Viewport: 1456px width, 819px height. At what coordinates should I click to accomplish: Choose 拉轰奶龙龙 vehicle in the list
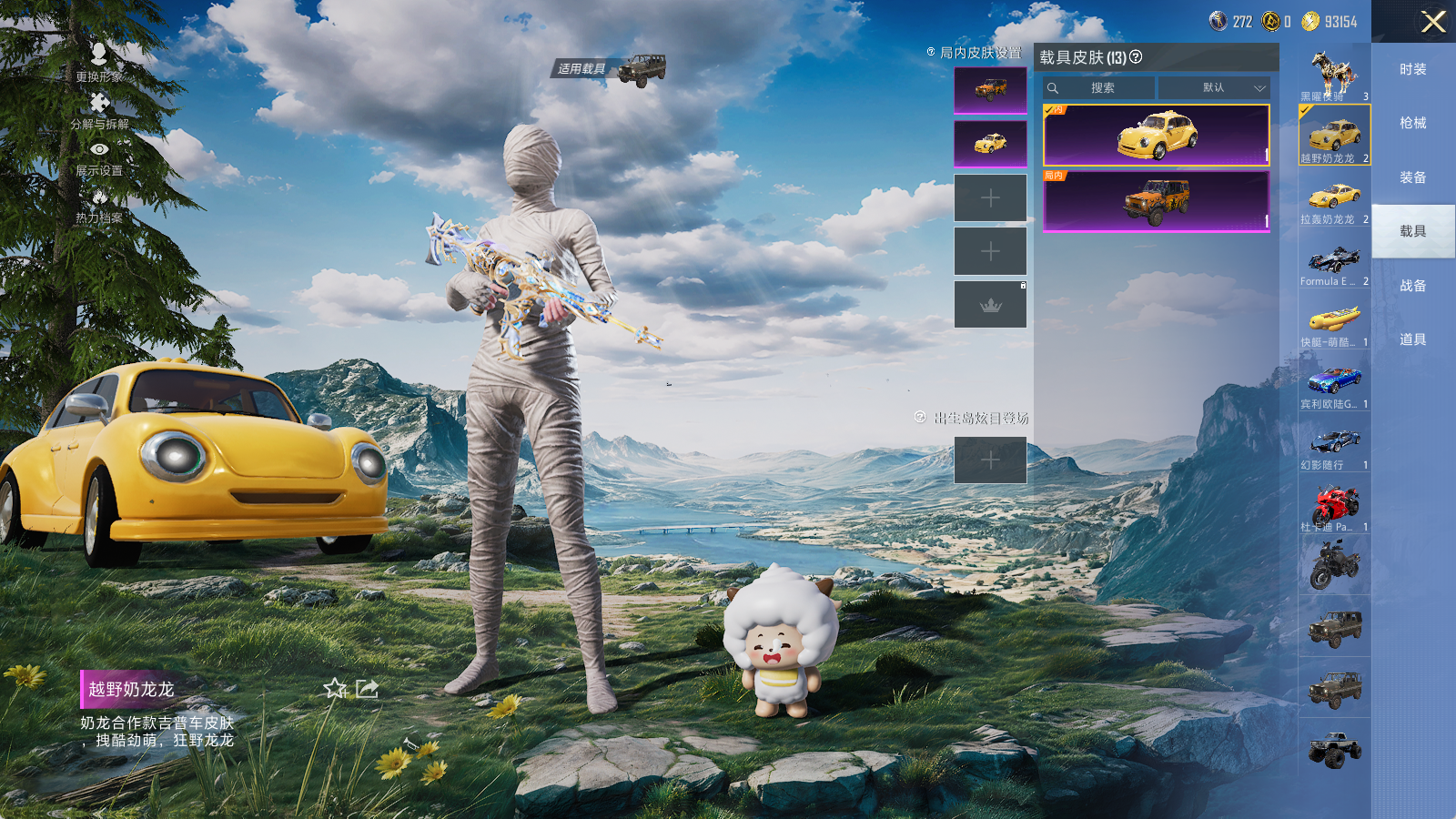1334,199
